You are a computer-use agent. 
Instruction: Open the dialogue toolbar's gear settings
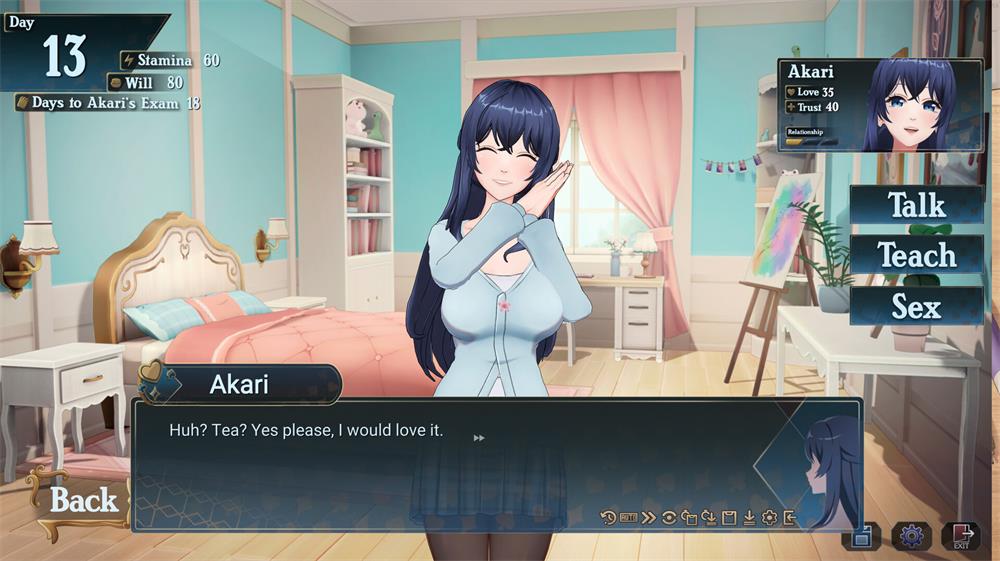tap(769, 517)
